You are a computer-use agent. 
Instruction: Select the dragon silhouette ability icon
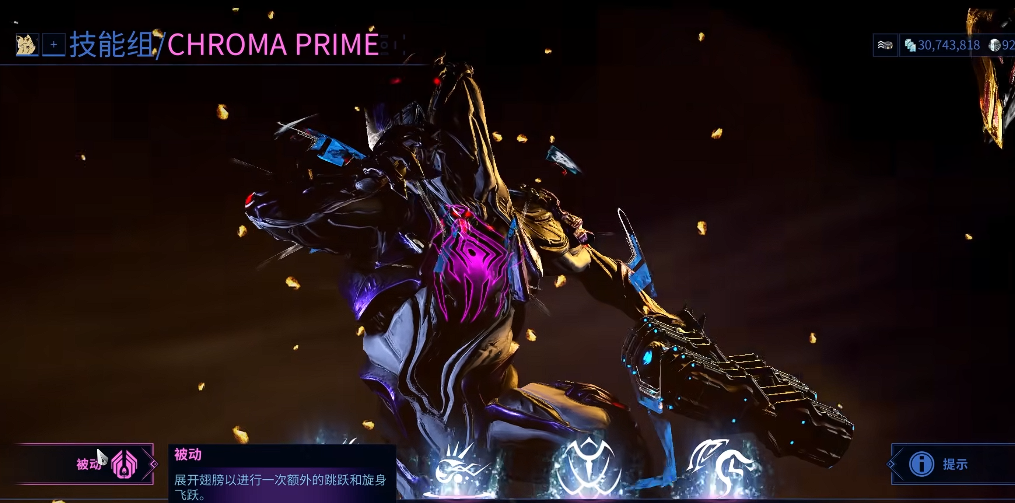(719, 465)
